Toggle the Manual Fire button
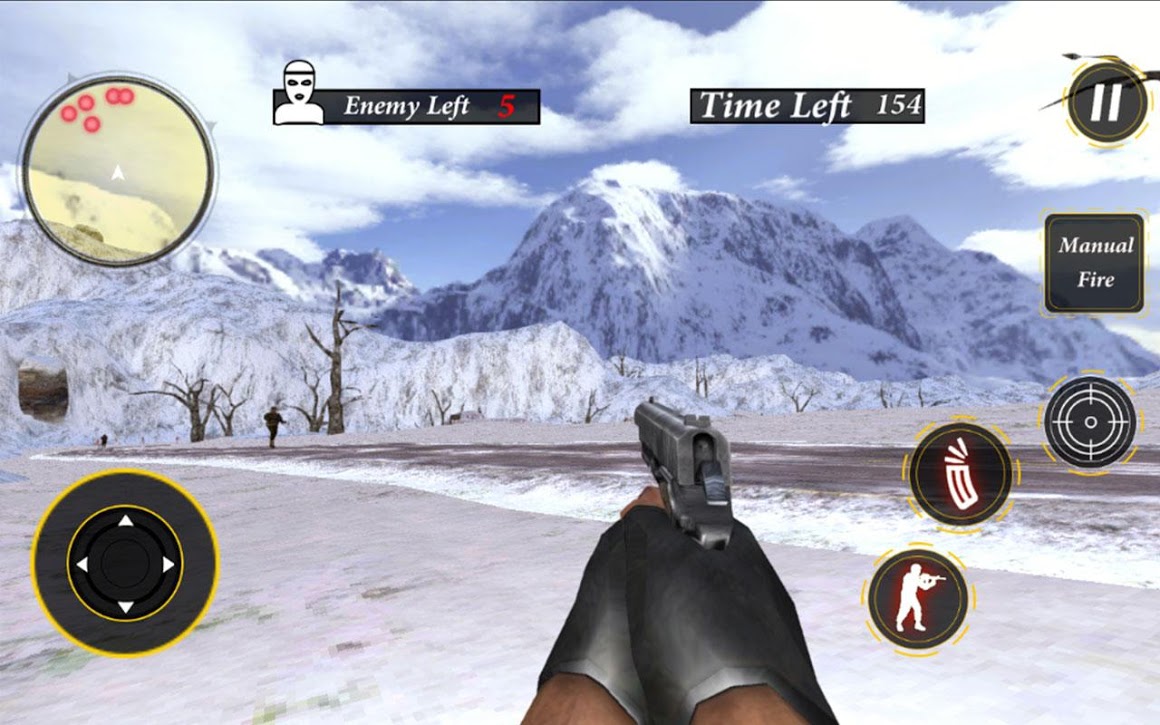The height and width of the screenshot is (725, 1160). tap(1095, 262)
